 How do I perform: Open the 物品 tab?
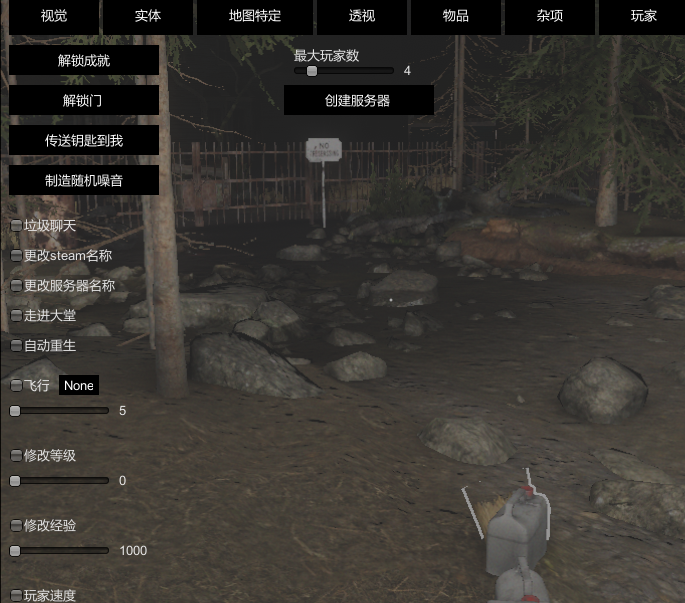(455, 17)
